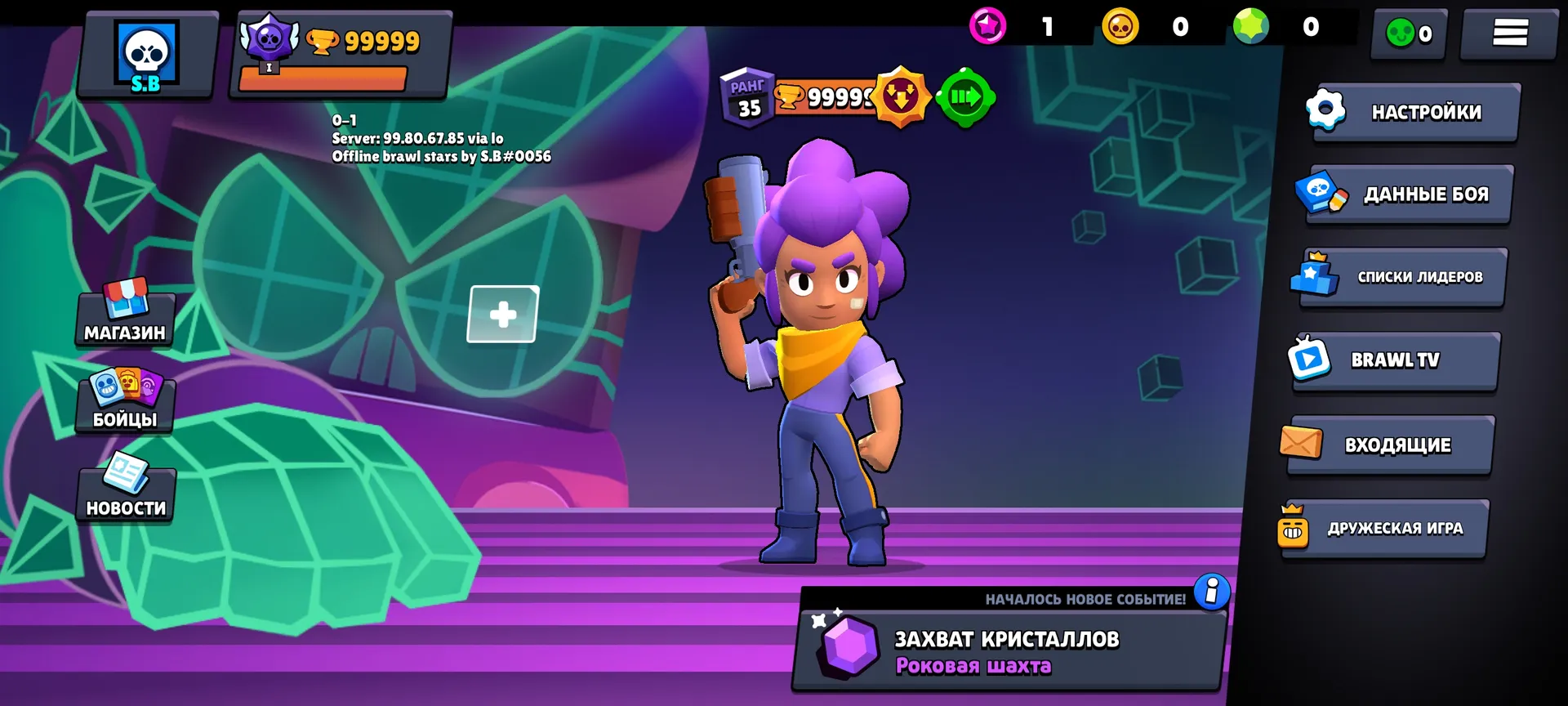Screen dimensions: 1568x706
Task: Click the orange star power badge icon
Action: tap(901, 98)
